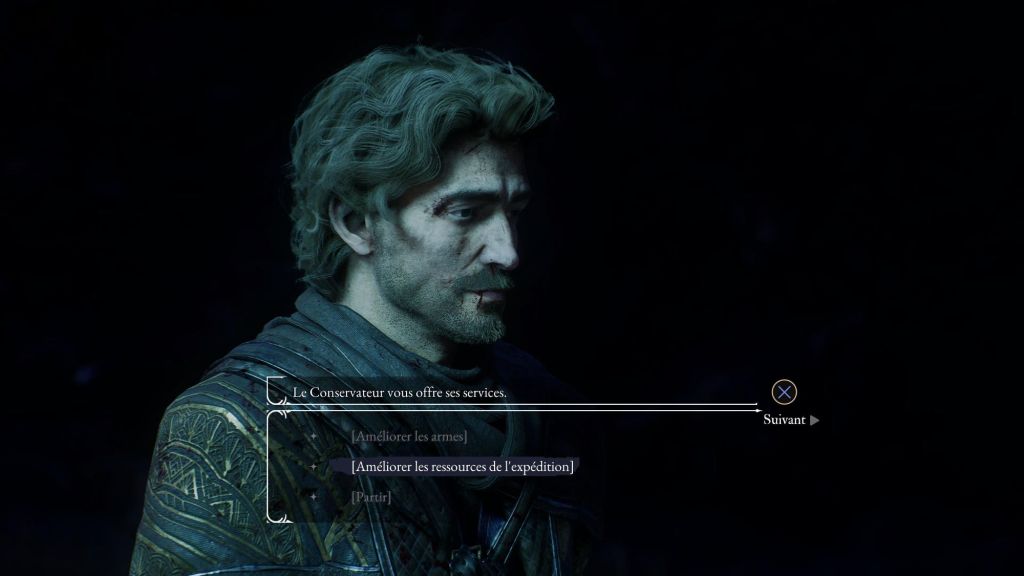Select Améliorer les ressources de l'expédition
The height and width of the screenshot is (576, 1024).
click(462, 467)
